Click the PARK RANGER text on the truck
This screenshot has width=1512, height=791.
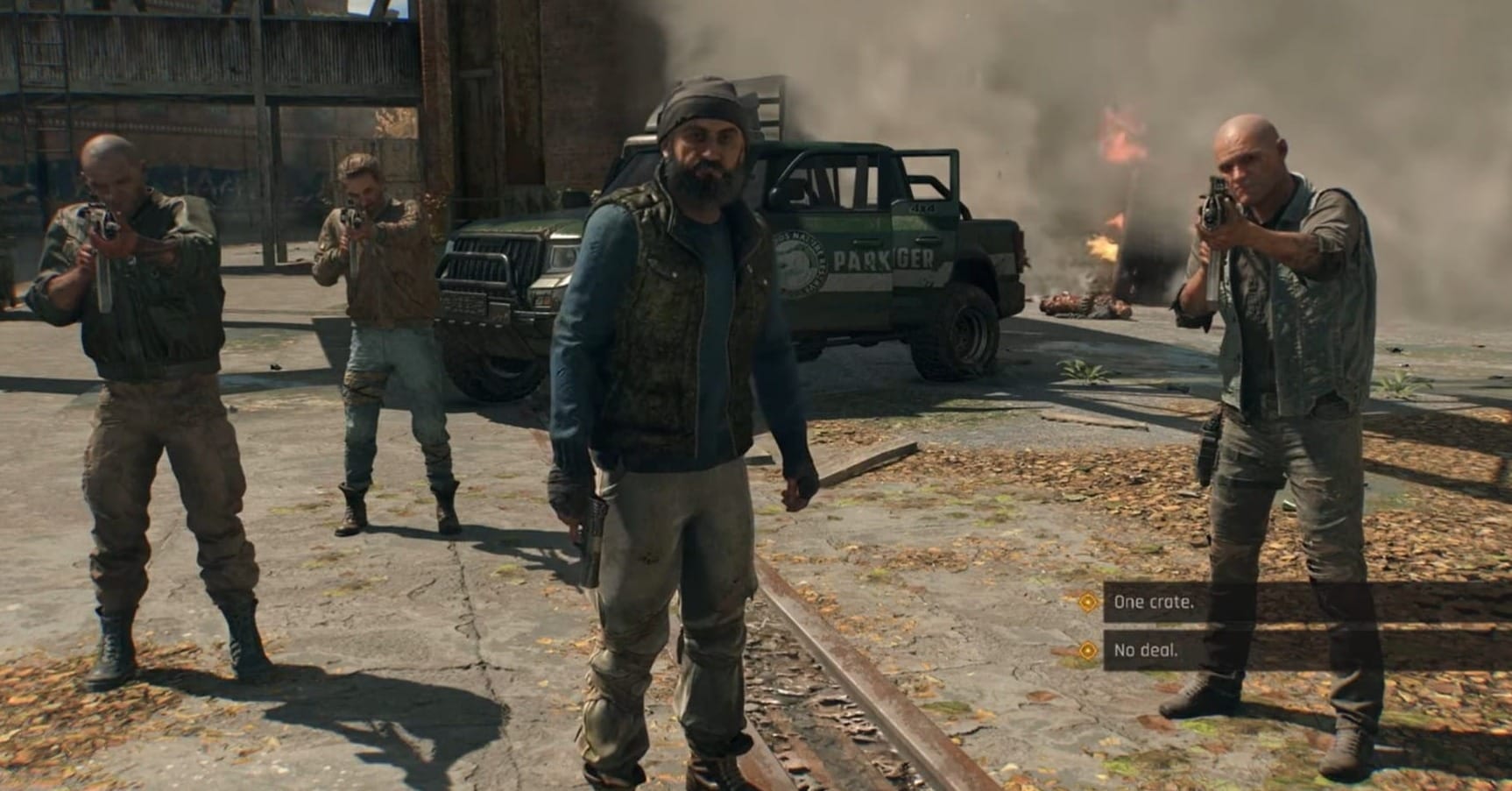[x=885, y=258]
